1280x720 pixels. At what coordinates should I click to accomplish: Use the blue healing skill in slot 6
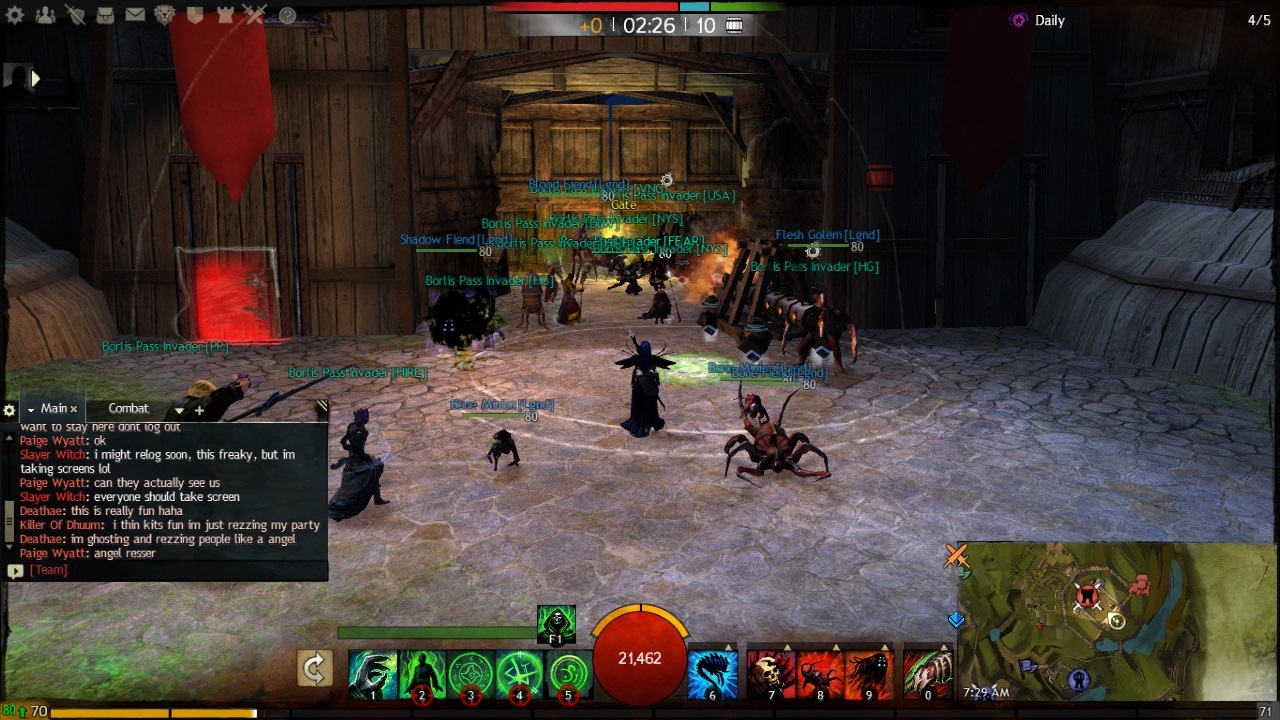point(712,673)
